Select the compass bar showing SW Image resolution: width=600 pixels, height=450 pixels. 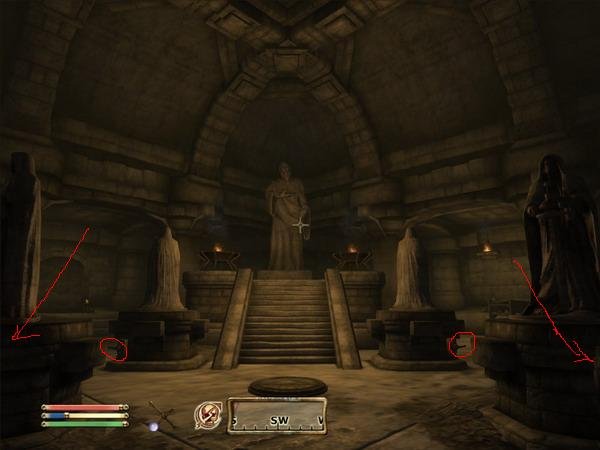coord(277,416)
